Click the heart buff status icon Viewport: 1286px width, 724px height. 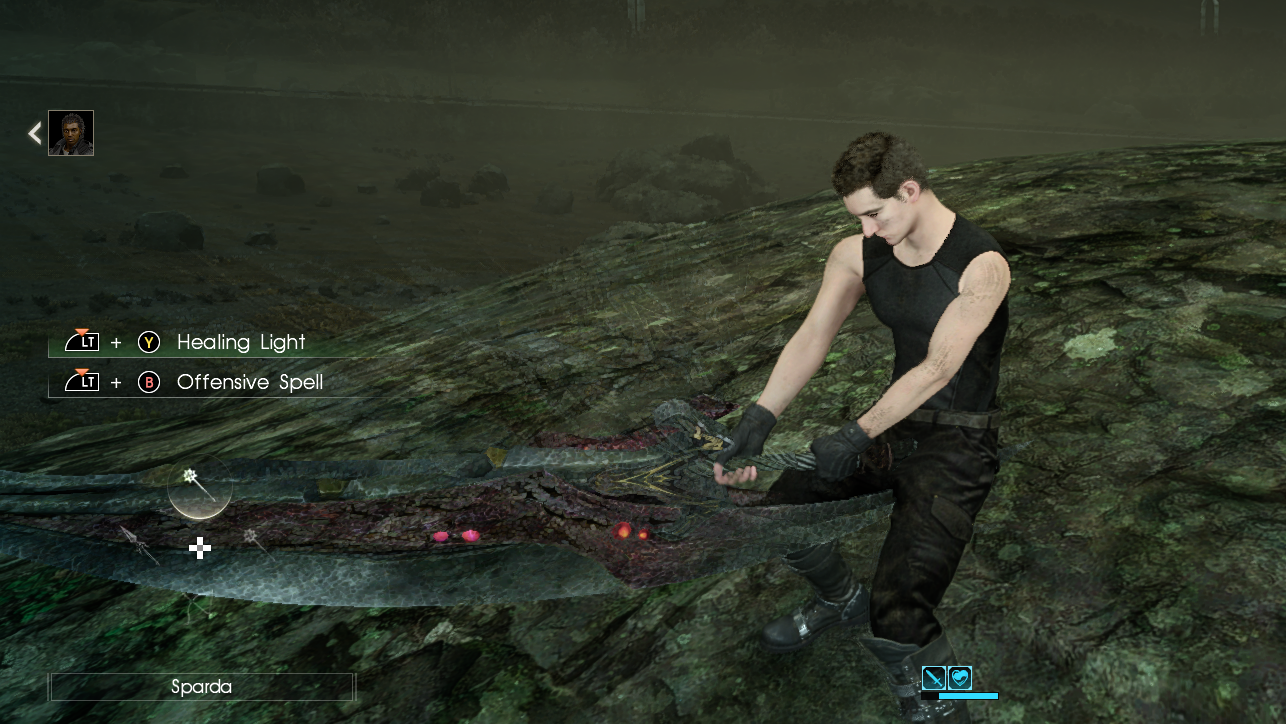[x=959, y=678]
